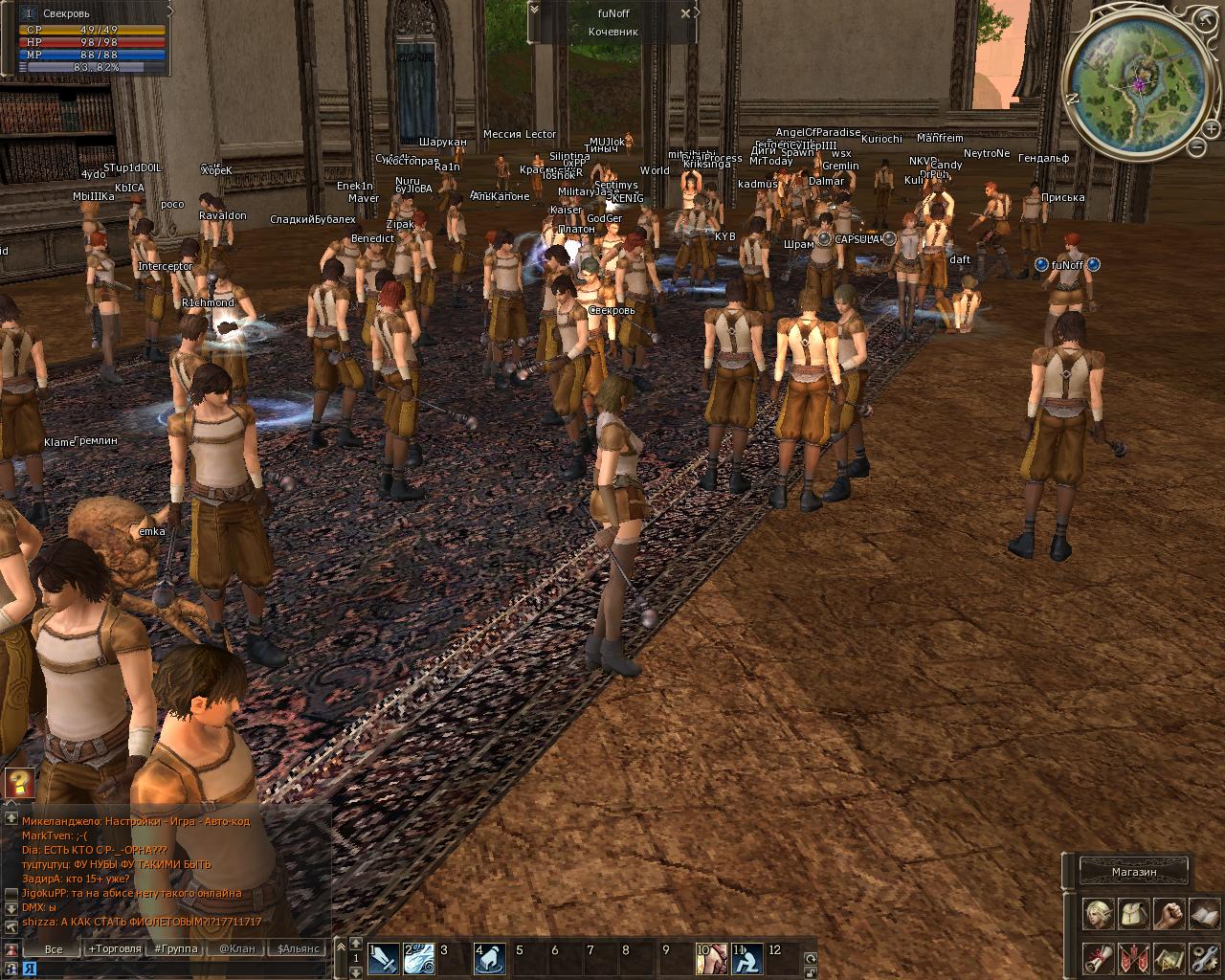1225x980 pixels.
Task: Close the fuNoff target window
Action: tap(685, 13)
